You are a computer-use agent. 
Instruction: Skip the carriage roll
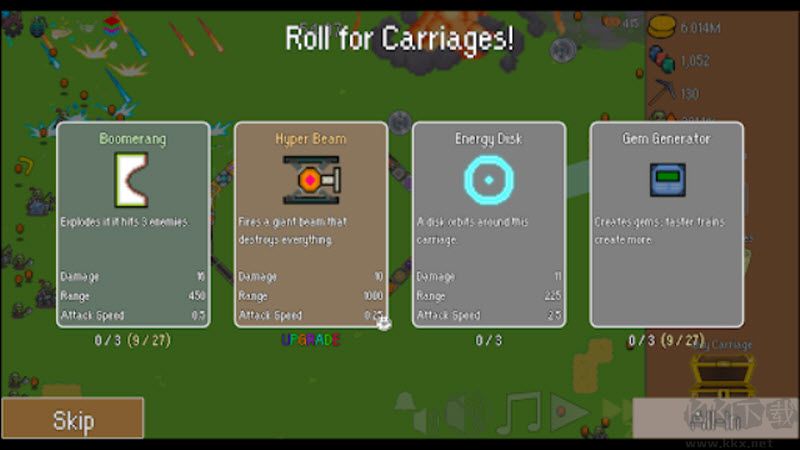(72, 418)
